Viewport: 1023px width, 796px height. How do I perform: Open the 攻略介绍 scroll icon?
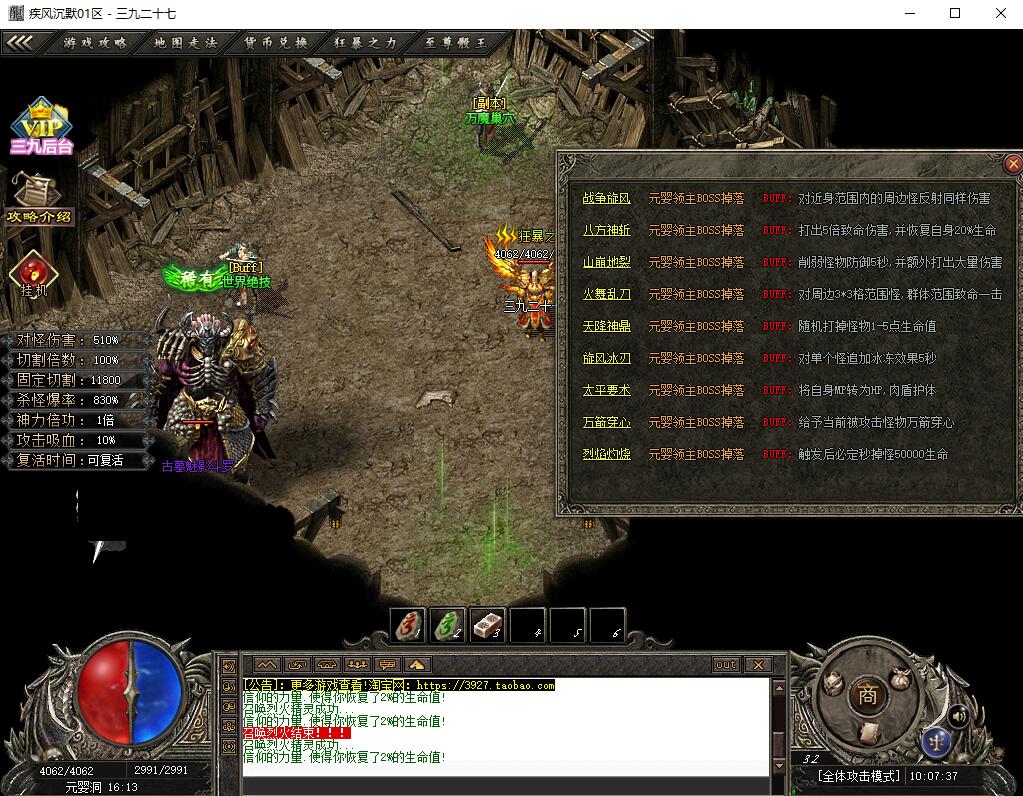[x=39, y=198]
